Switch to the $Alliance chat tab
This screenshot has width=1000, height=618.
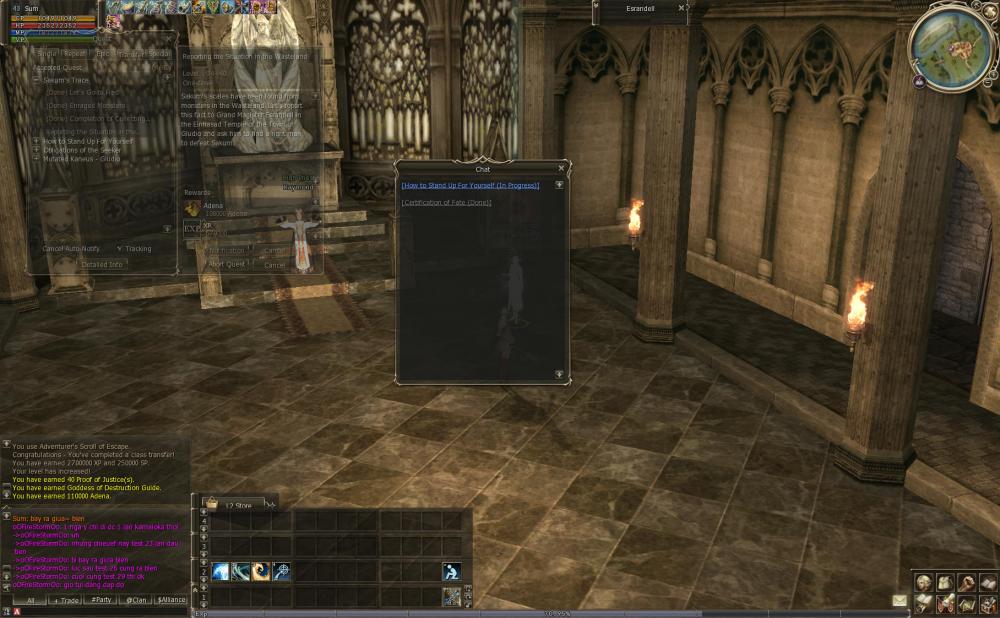pos(171,600)
